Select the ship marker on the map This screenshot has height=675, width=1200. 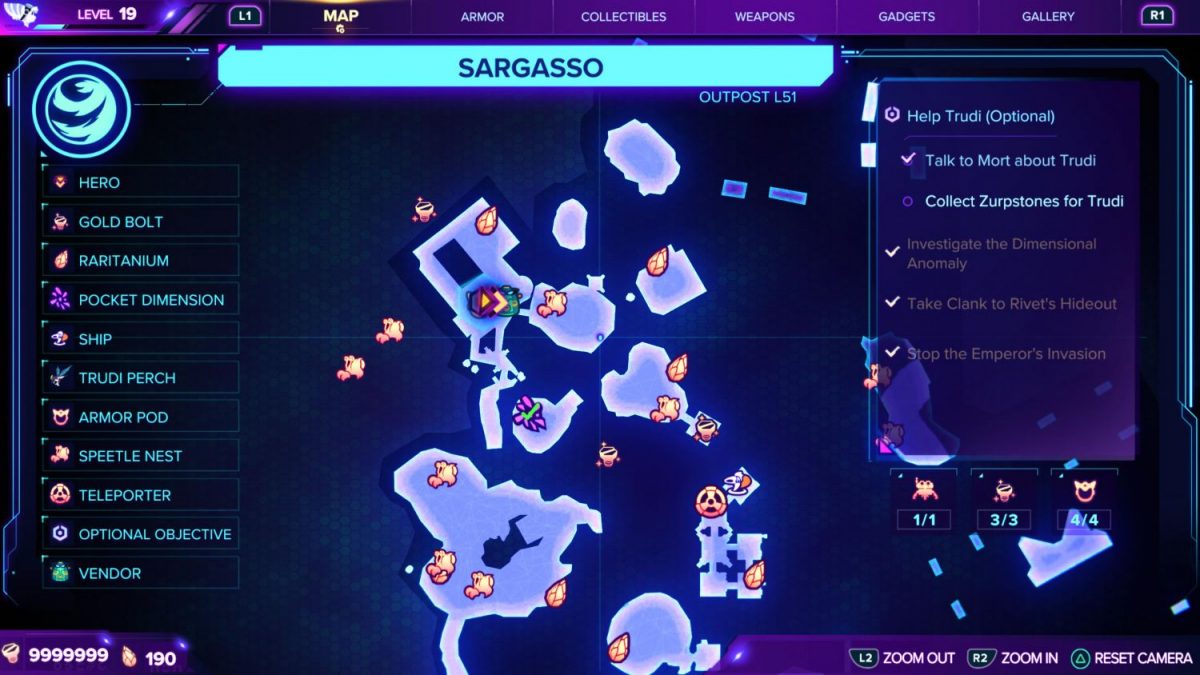click(x=738, y=484)
